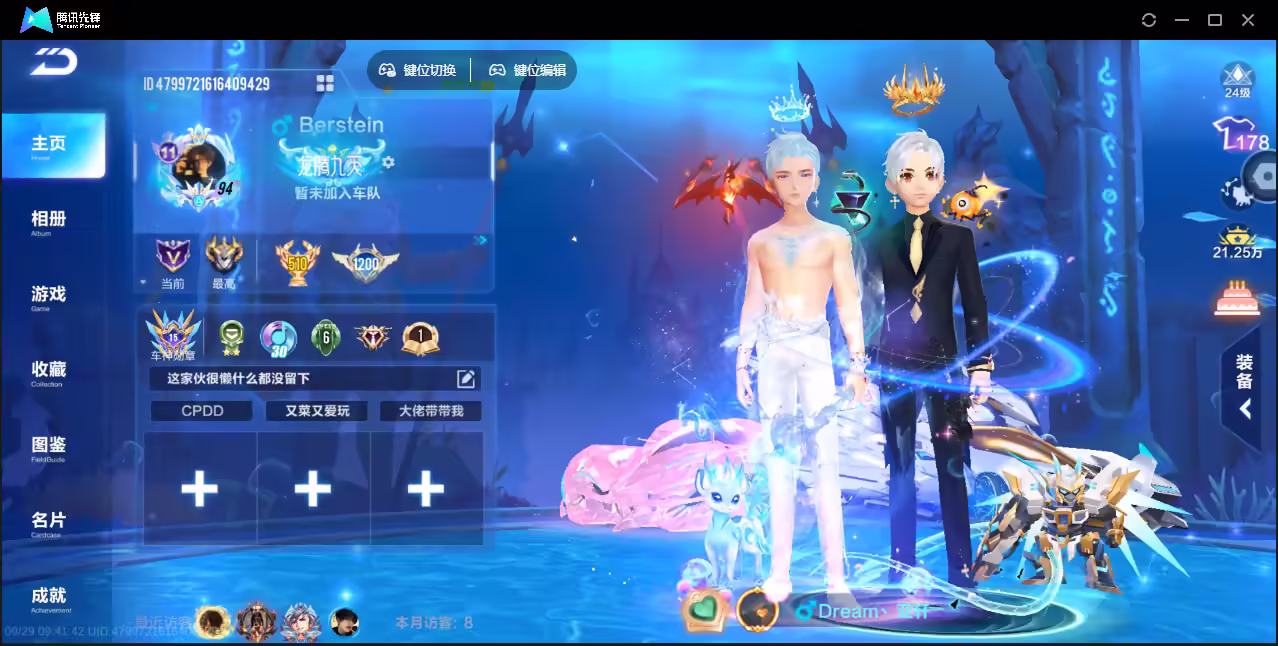
Task: Expand the 装备 equipment side panel
Action: pos(1244,386)
